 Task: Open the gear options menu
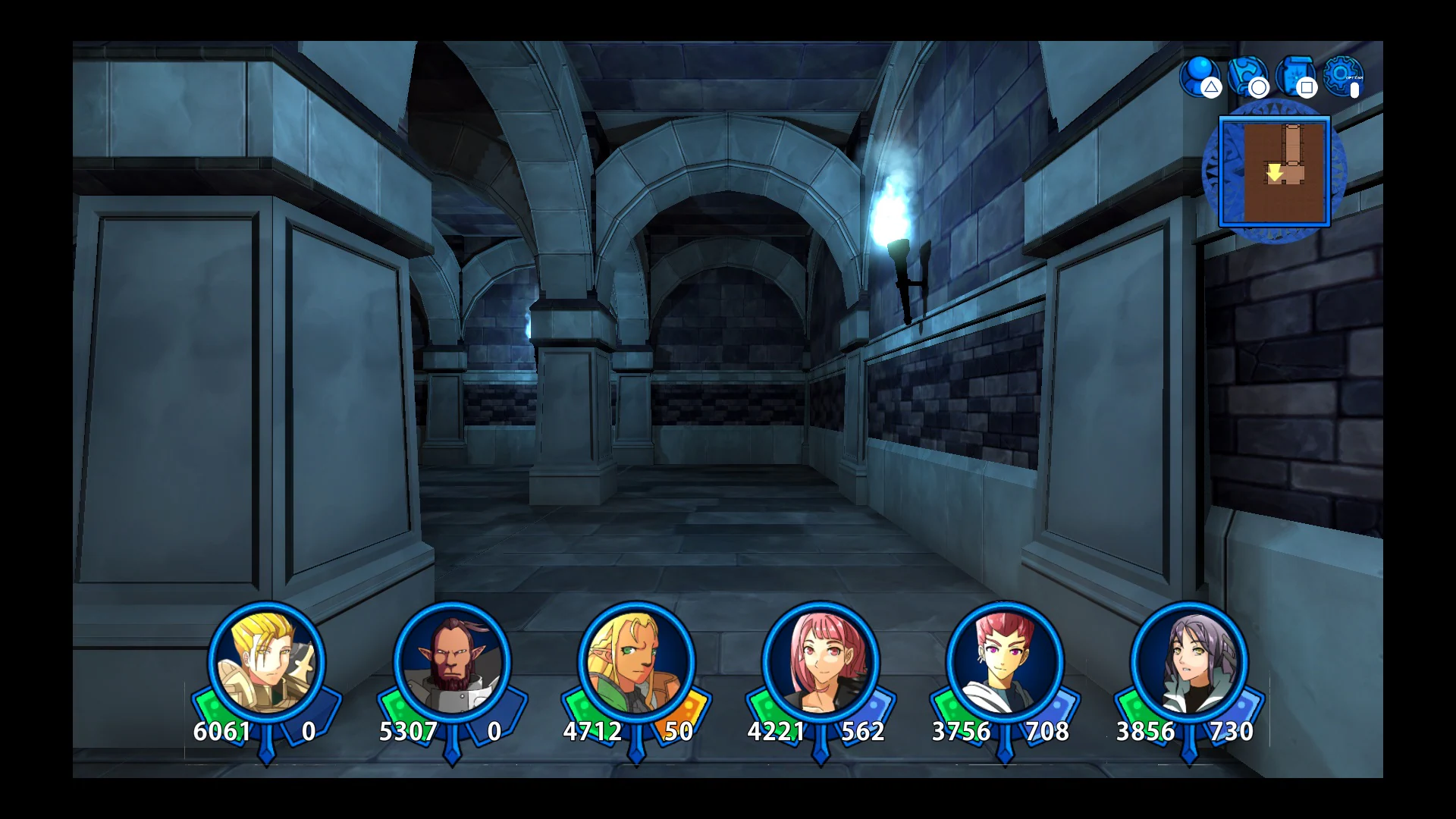click(1342, 75)
